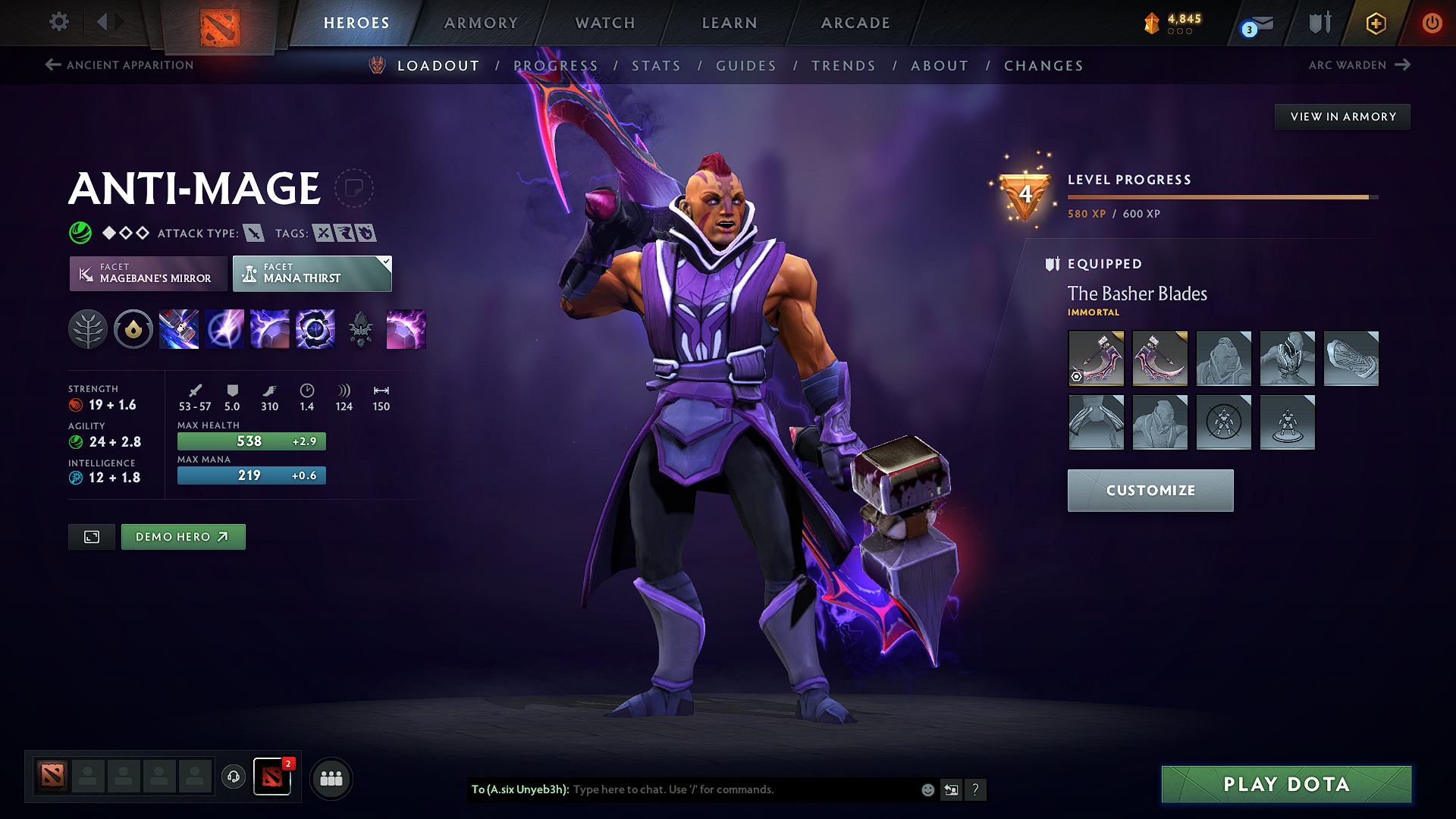The height and width of the screenshot is (819, 1456).
Task: Switch to the STATS tab
Action: (657, 66)
